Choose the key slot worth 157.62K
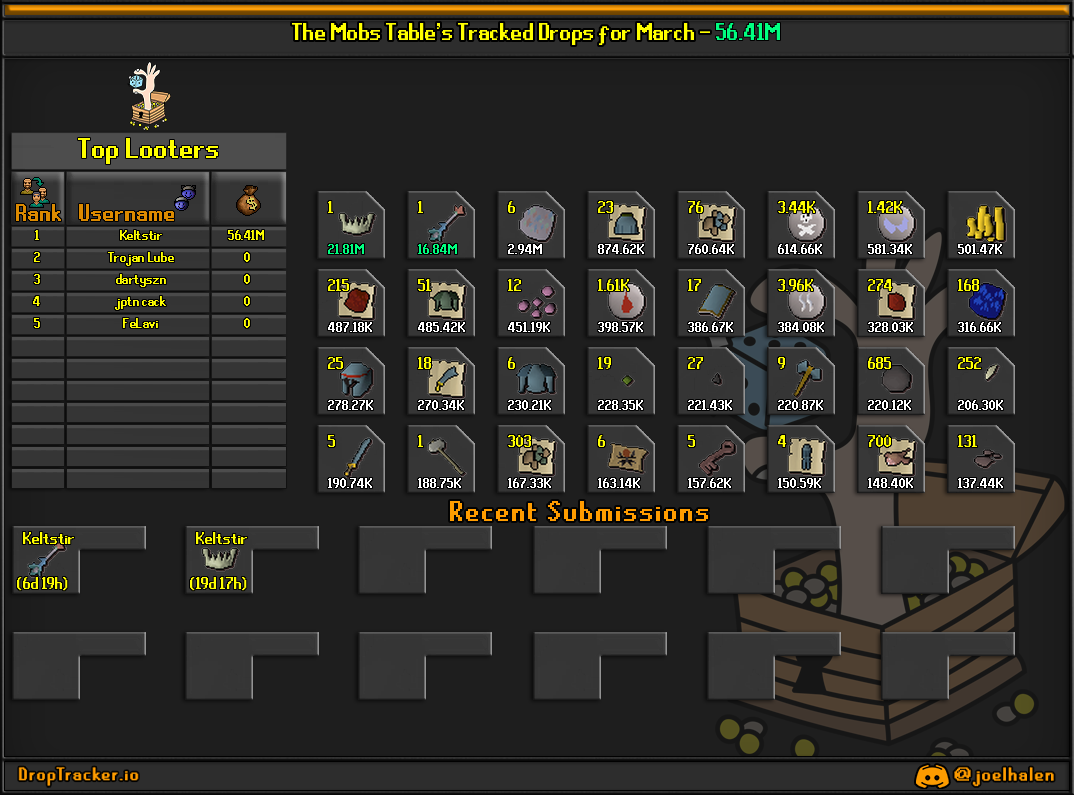The image size is (1074, 795). [x=711, y=459]
